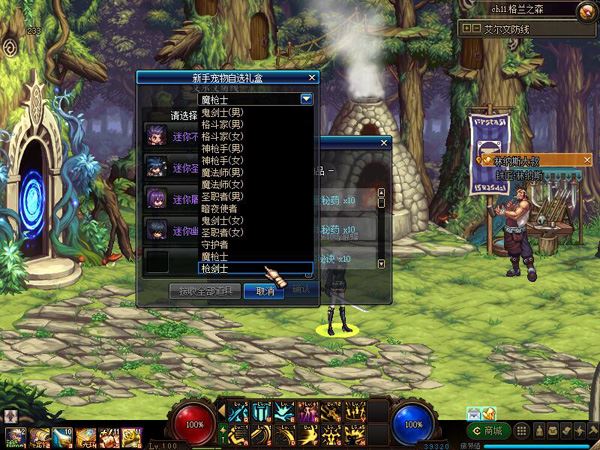
Task: Click the 取消 cancel button
Action: click(264, 291)
